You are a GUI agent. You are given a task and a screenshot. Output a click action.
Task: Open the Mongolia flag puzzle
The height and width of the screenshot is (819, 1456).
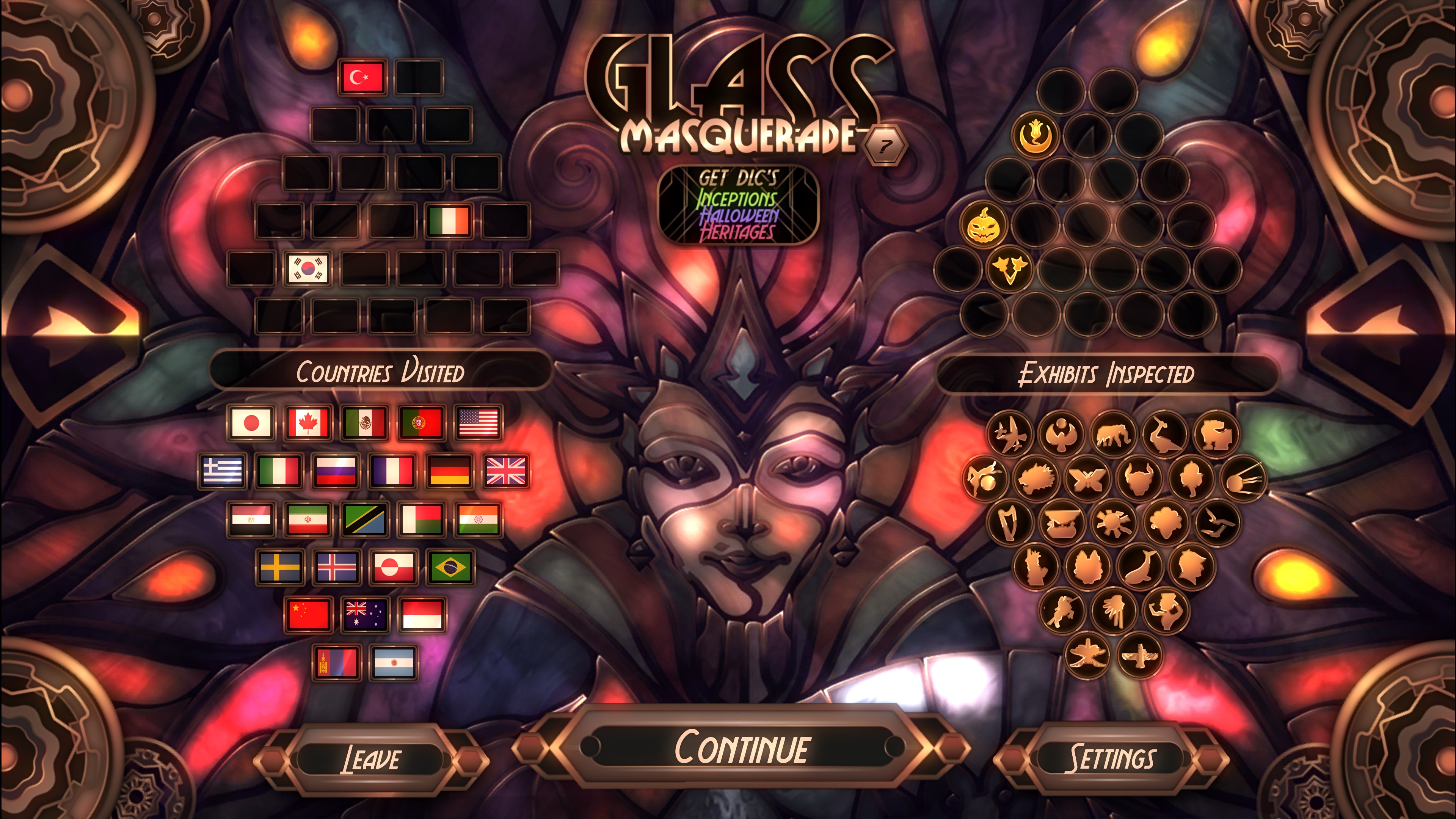coord(336,662)
